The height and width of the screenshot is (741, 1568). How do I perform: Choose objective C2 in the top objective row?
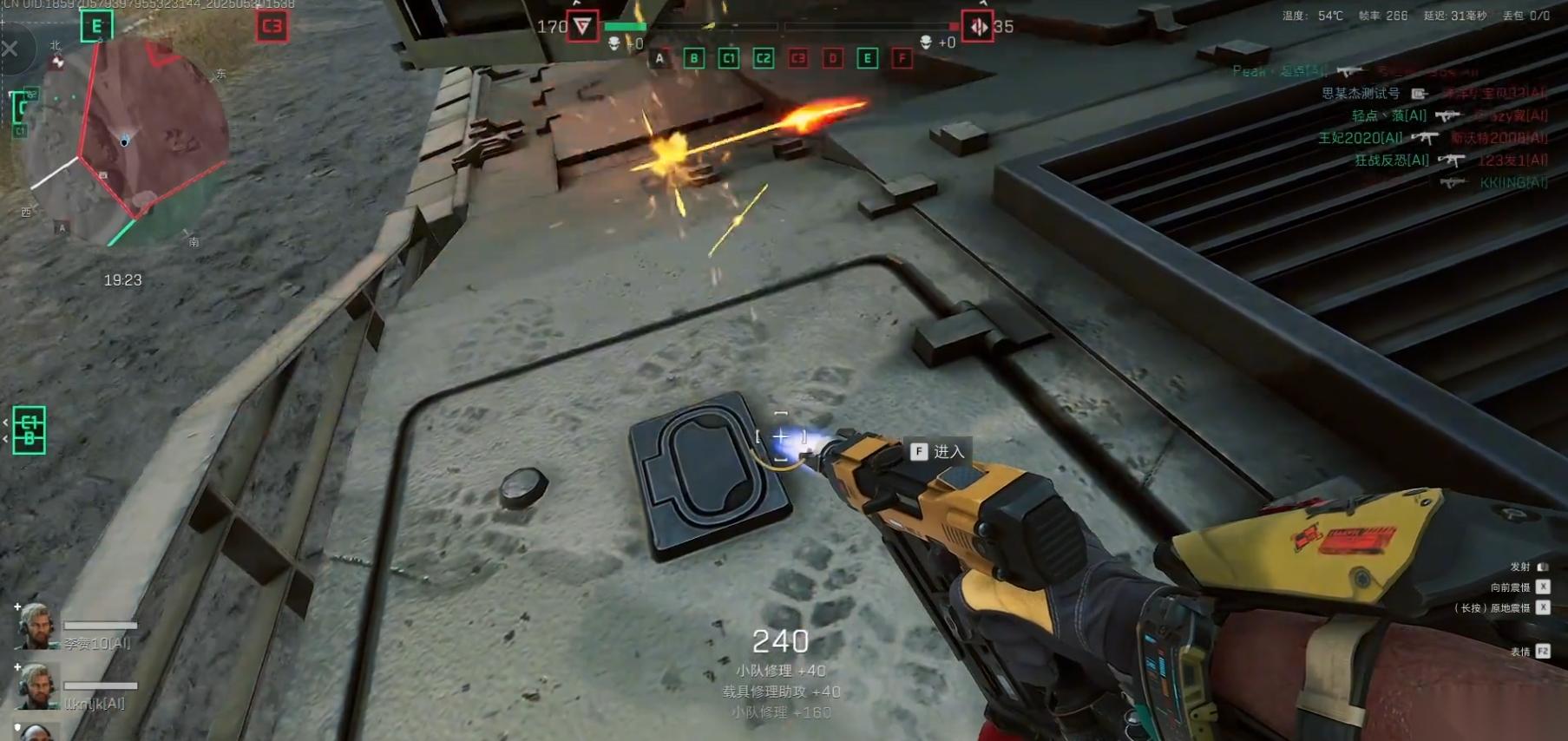click(x=763, y=59)
